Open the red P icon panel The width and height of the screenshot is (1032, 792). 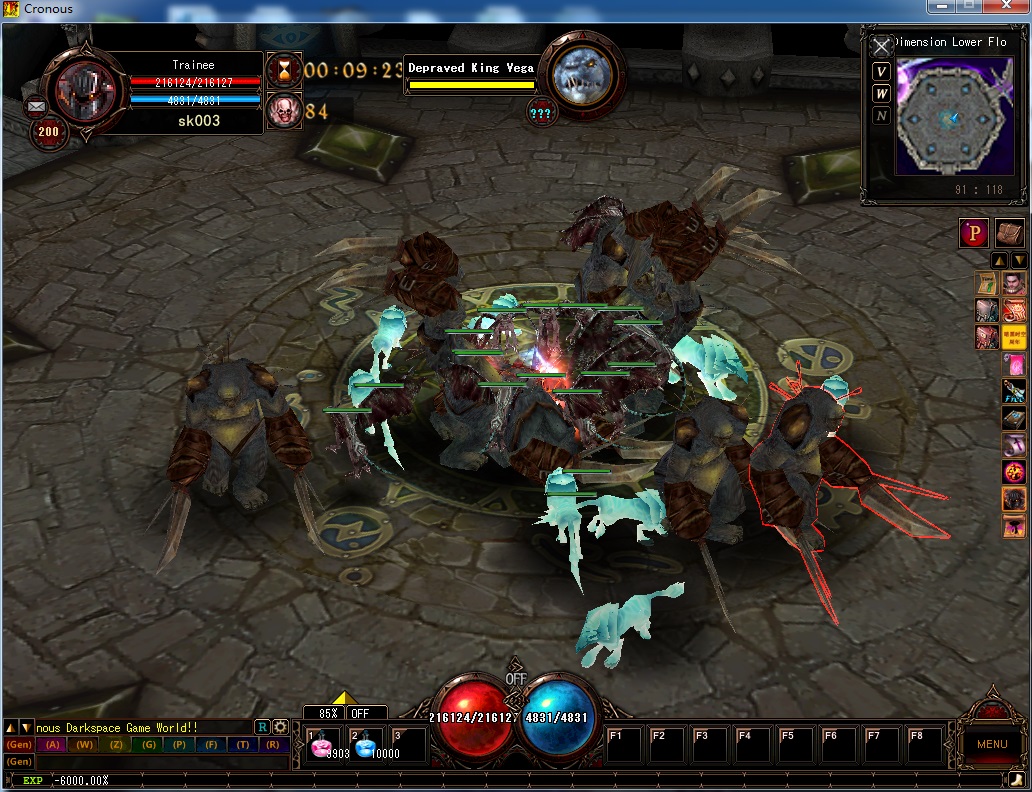click(974, 233)
